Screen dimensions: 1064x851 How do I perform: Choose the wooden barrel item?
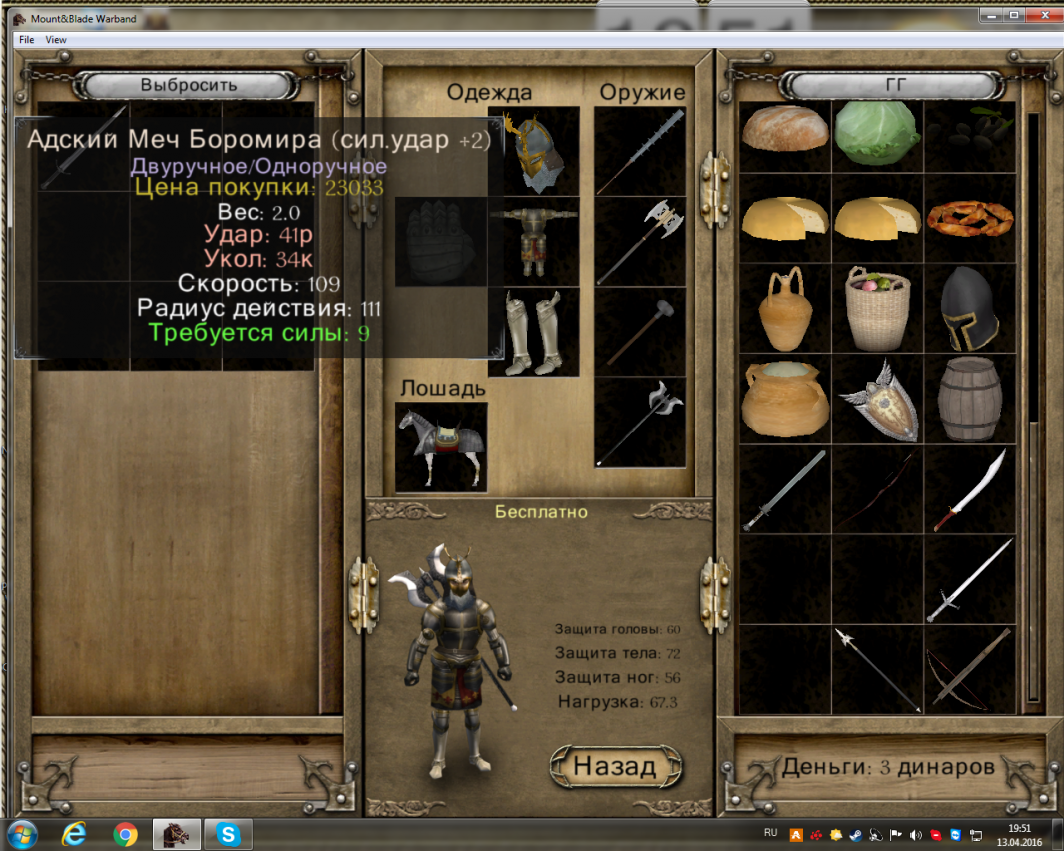968,399
